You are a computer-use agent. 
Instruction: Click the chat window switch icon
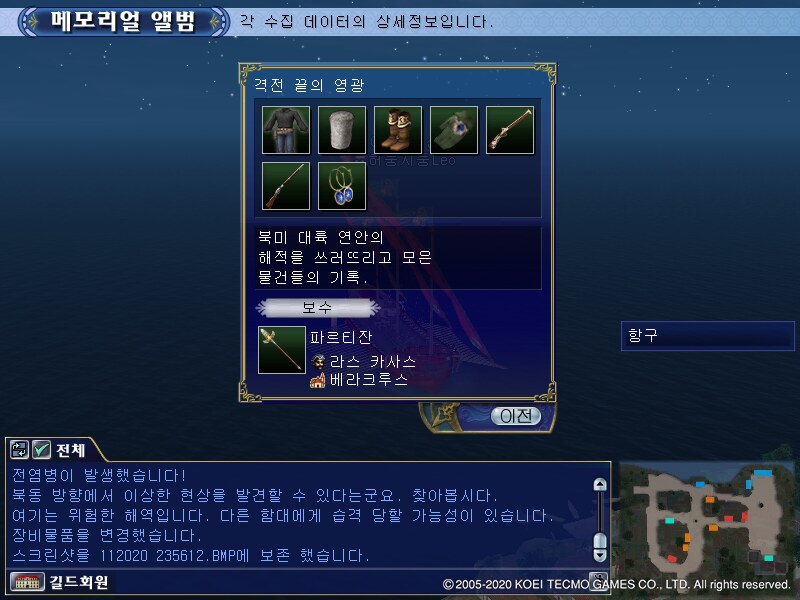tap(20, 450)
